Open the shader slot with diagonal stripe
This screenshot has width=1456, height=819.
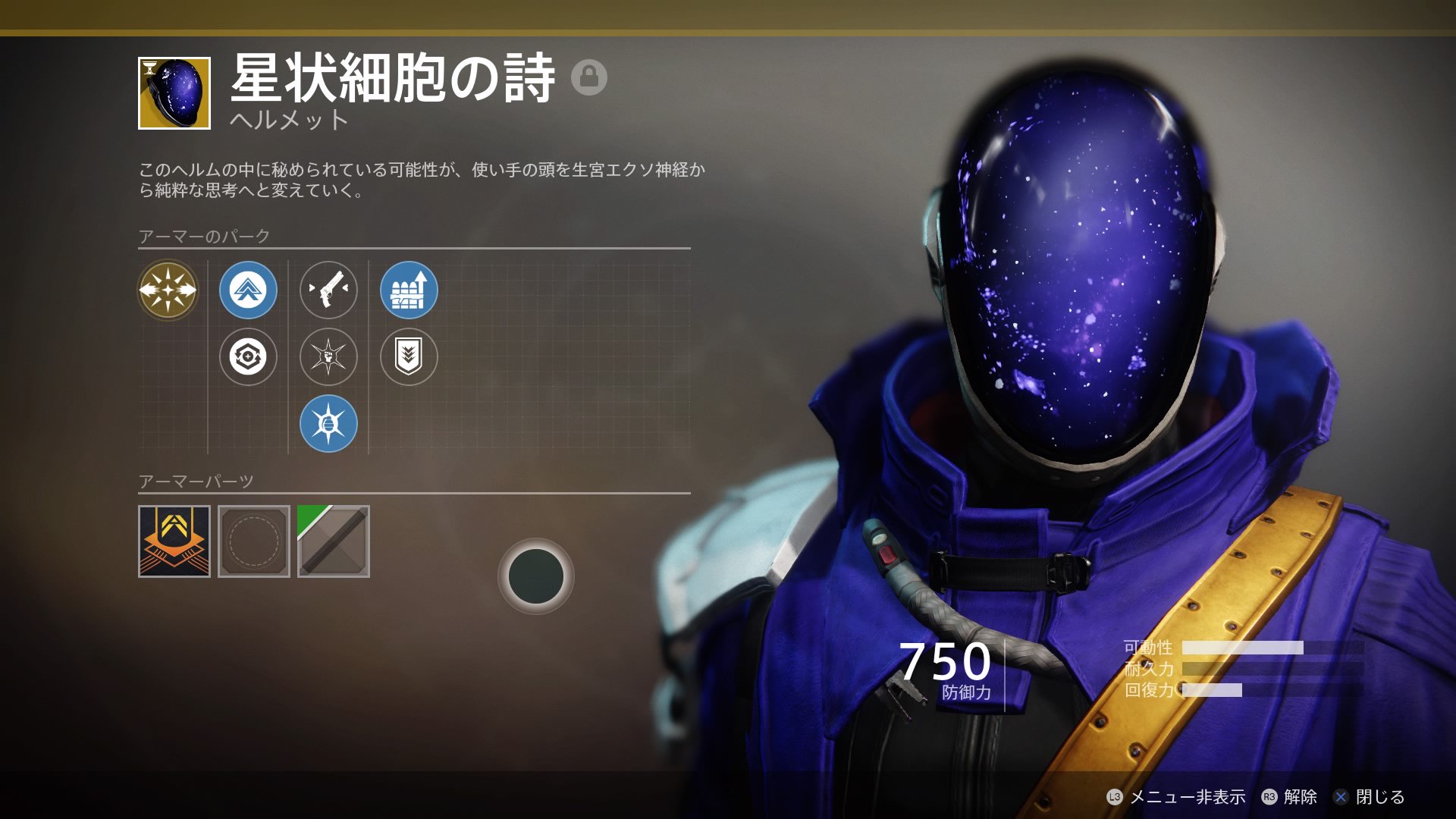pyautogui.click(x=334, y=541)
